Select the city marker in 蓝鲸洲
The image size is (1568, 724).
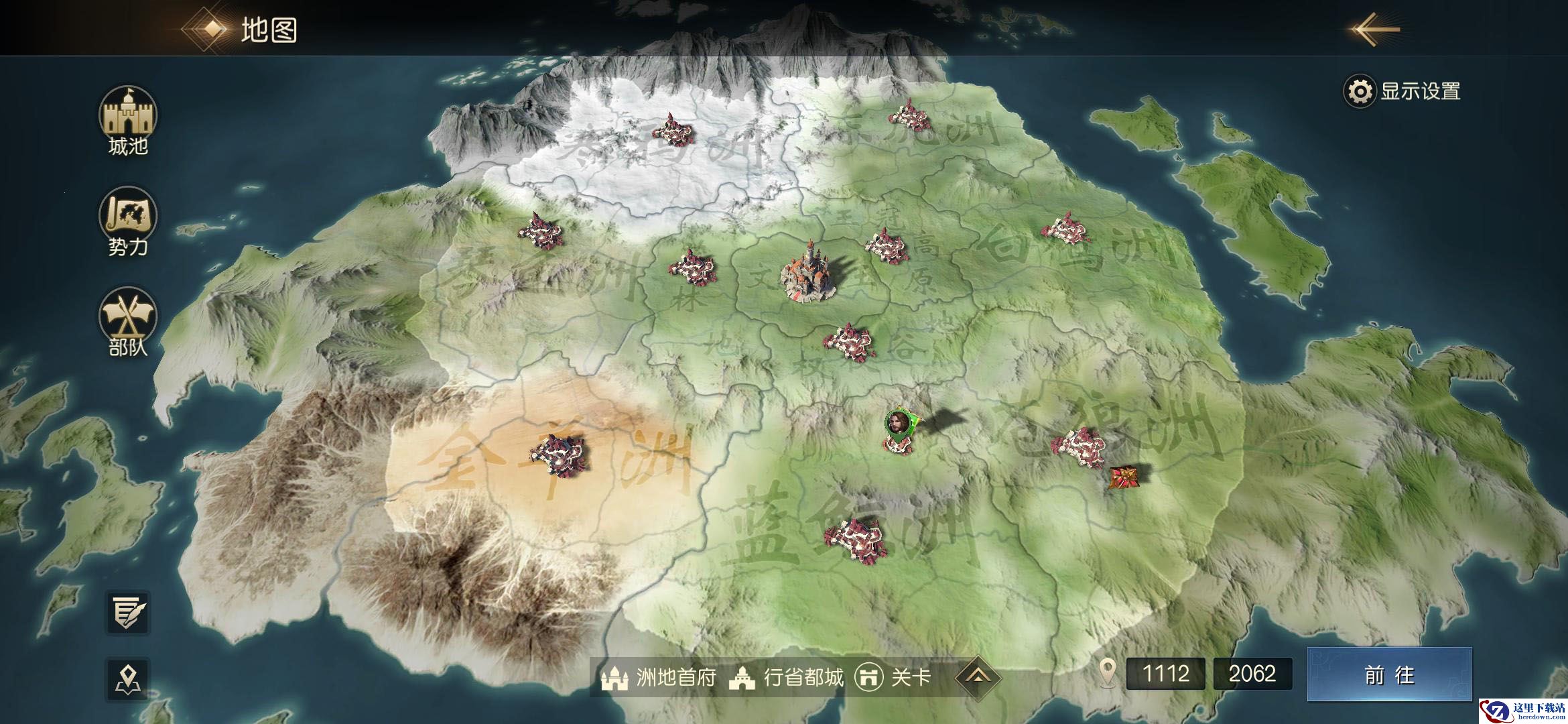point(856,540)
